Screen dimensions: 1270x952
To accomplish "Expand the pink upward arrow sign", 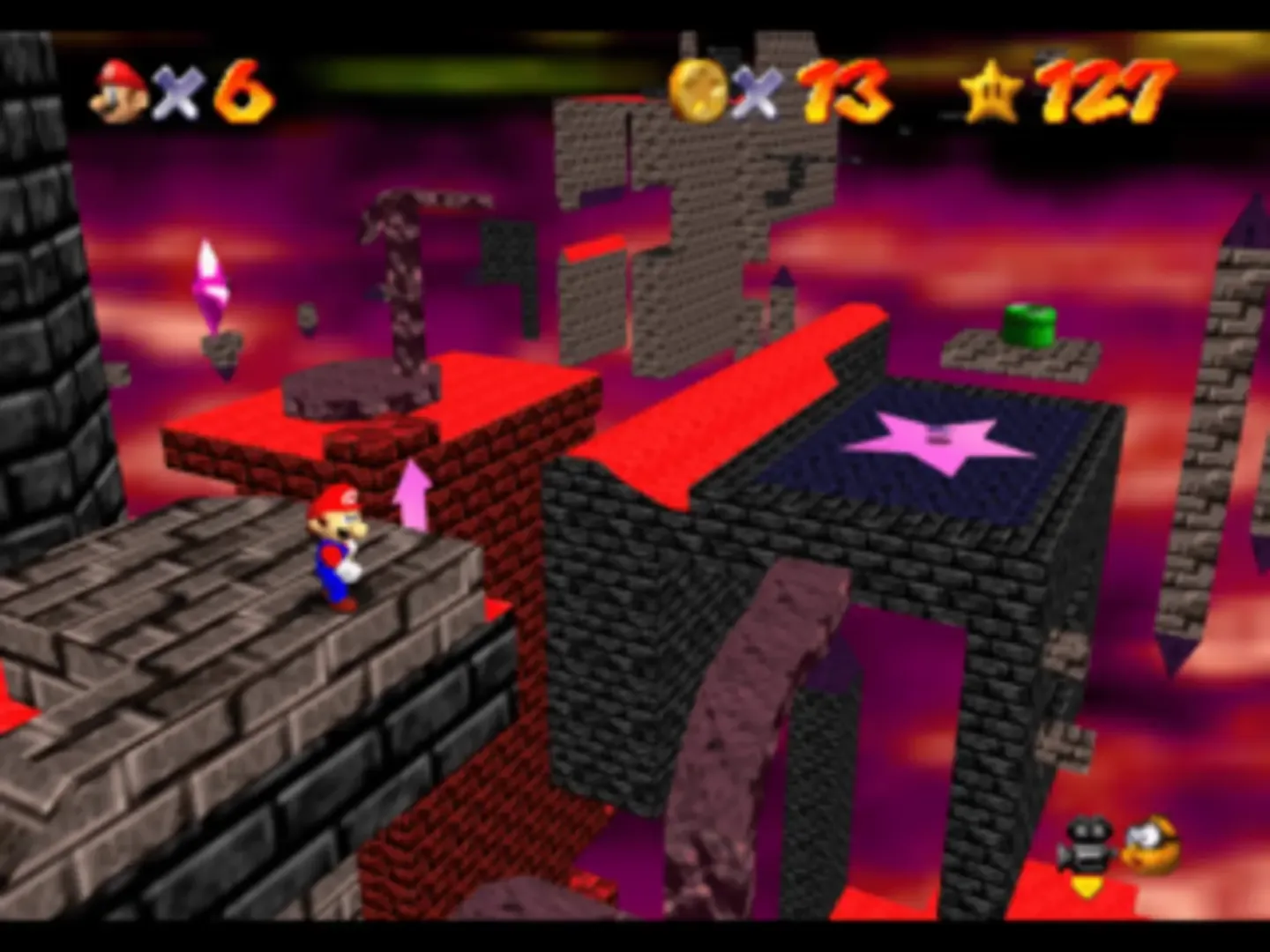I will point(413,502).
